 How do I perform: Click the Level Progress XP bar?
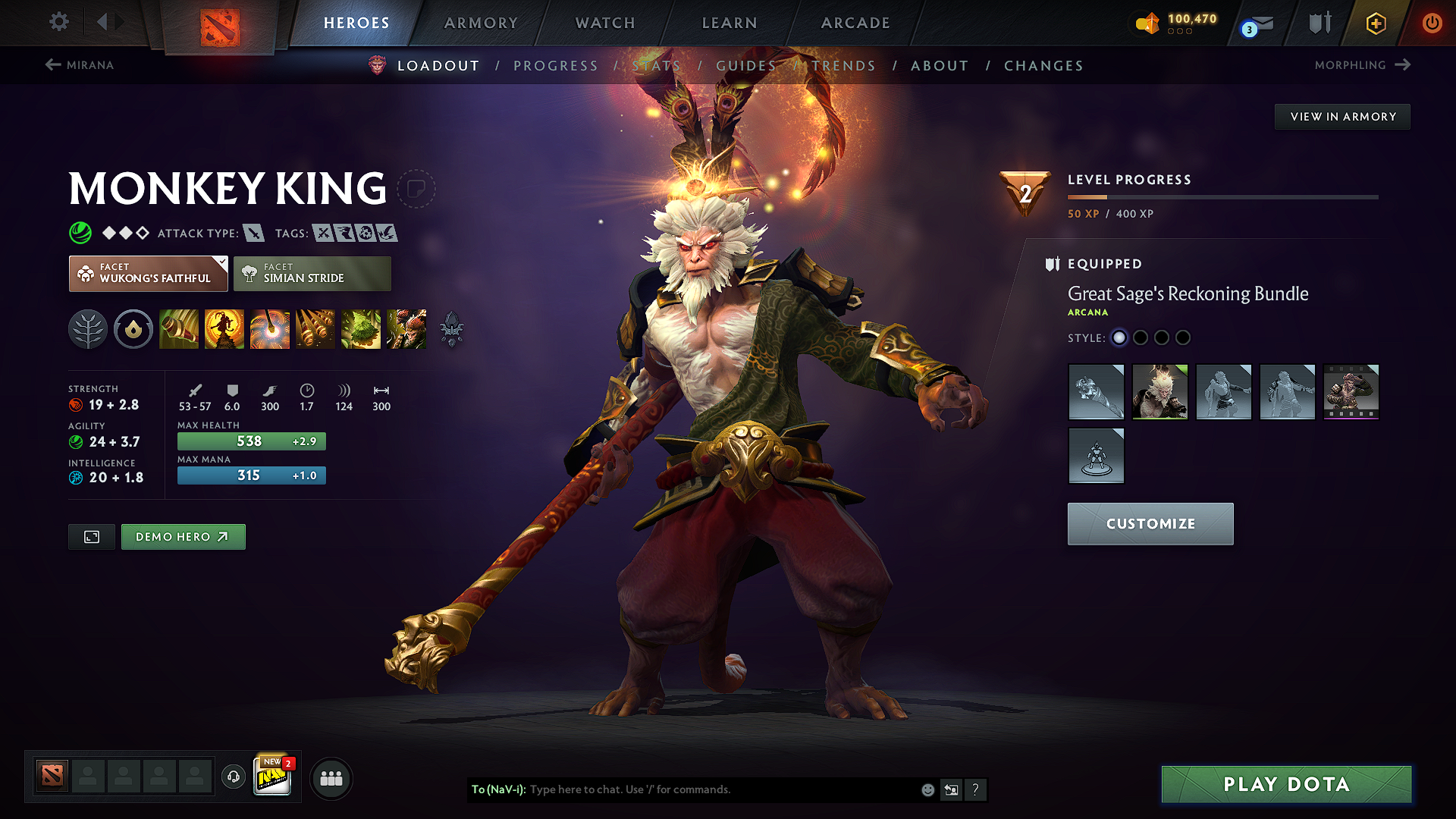point(1222,197)
